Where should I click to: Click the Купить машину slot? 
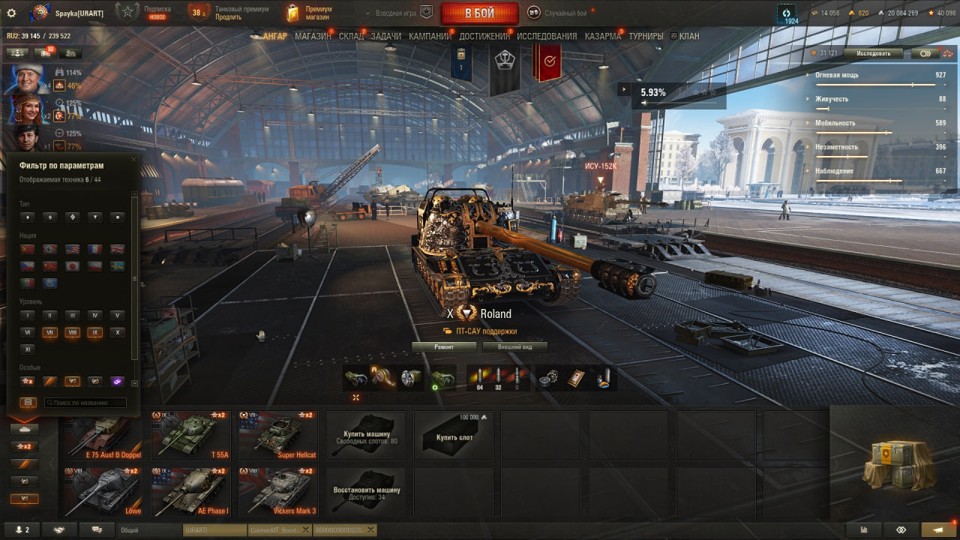[x=366, y=435]
